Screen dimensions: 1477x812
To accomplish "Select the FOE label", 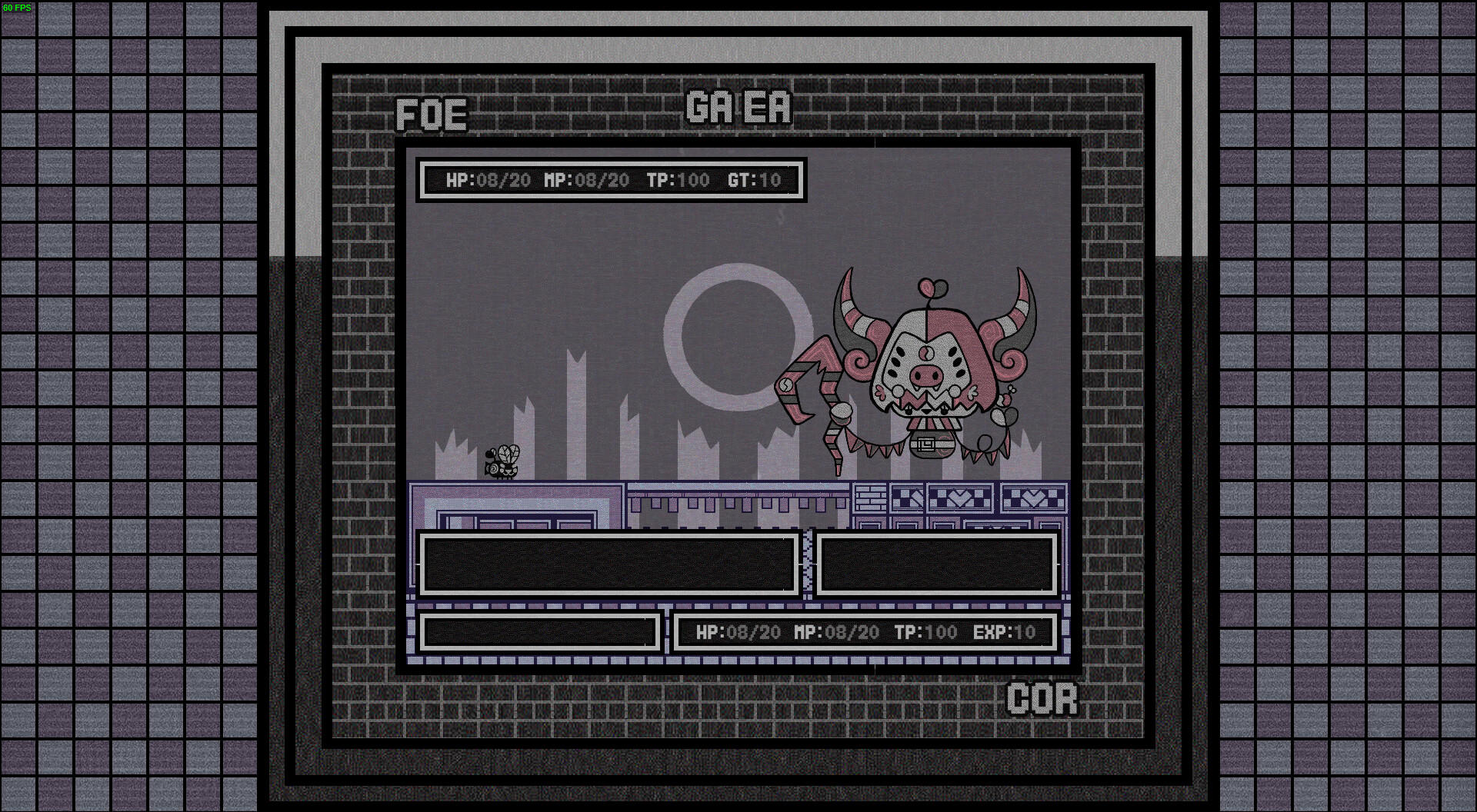I will pyautogui.click(x=431, y=115).
